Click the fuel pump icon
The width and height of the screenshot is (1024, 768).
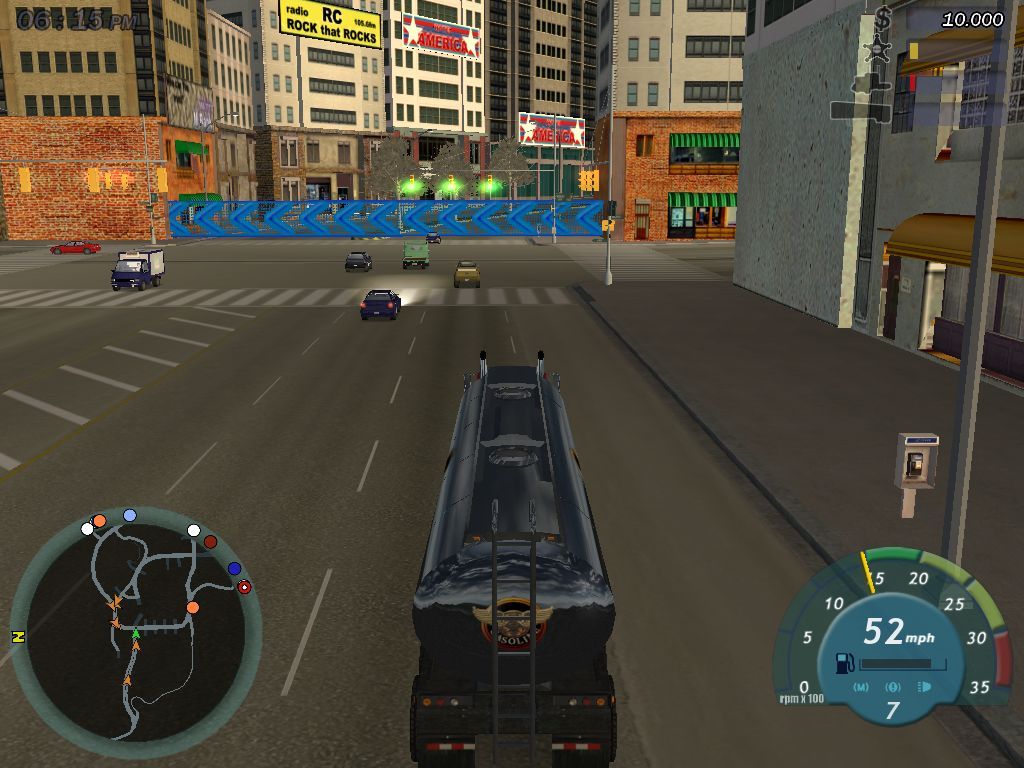coord(843,662)
